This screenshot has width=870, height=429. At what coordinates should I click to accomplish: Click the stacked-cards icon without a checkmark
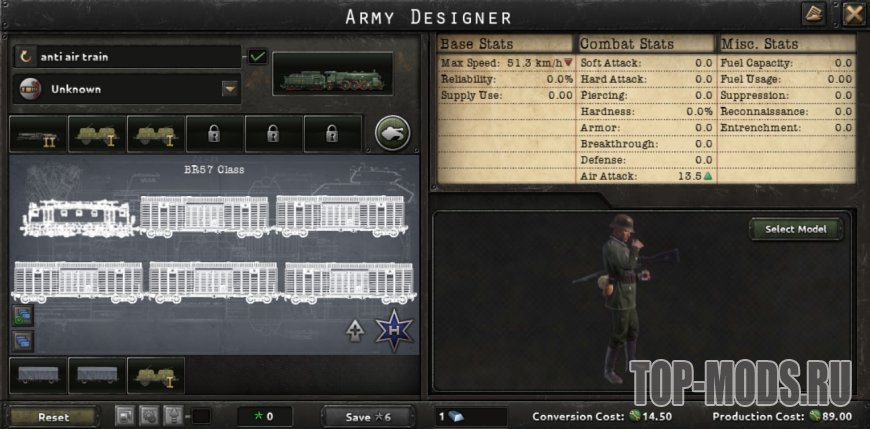(x=22, y=340)
